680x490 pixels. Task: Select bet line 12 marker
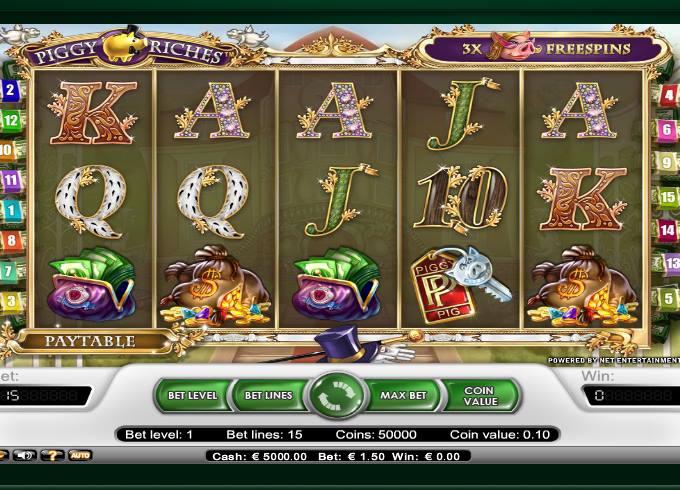11,121
